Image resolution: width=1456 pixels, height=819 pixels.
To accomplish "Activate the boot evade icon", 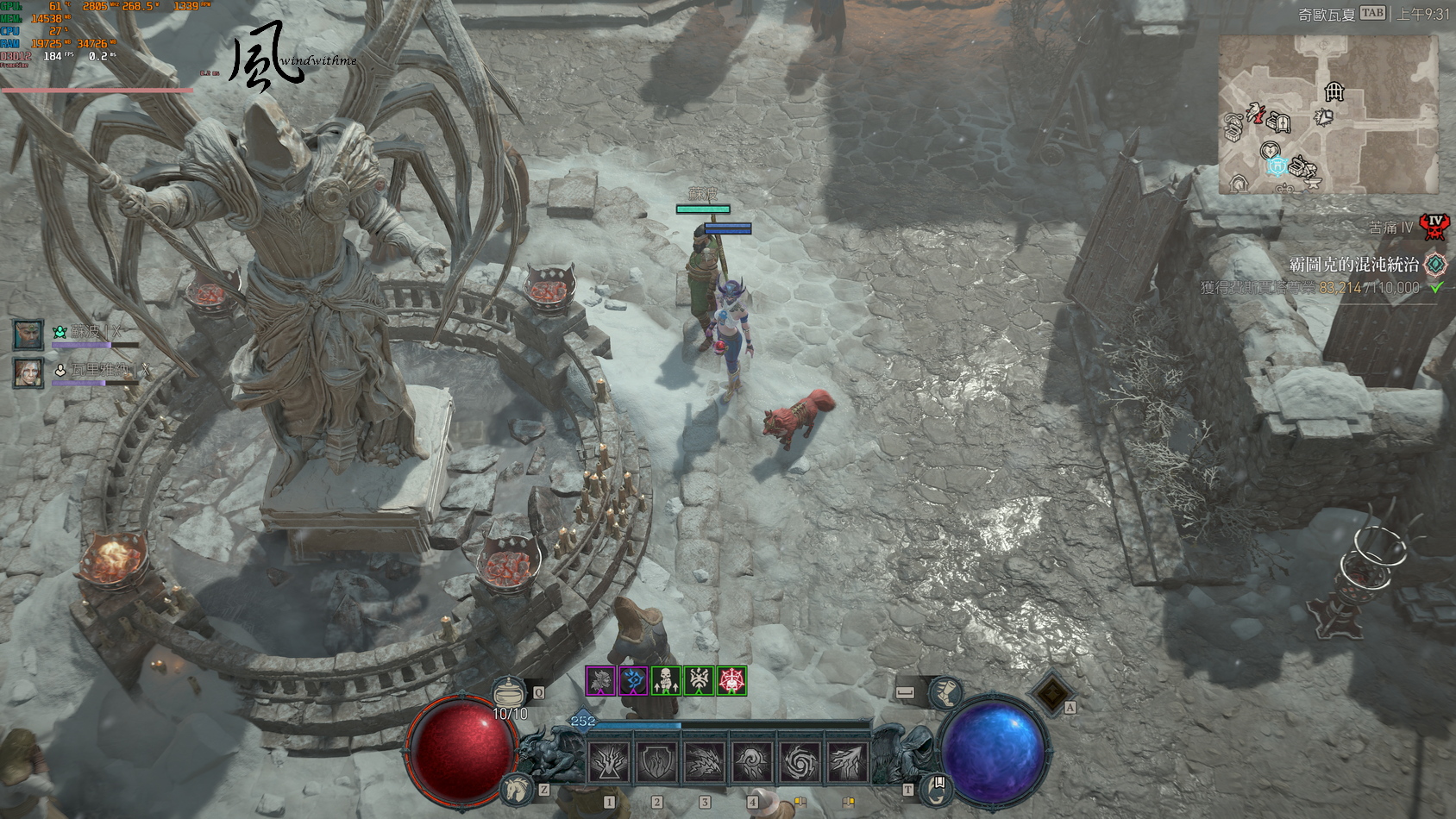I will [x=945, y=692].
